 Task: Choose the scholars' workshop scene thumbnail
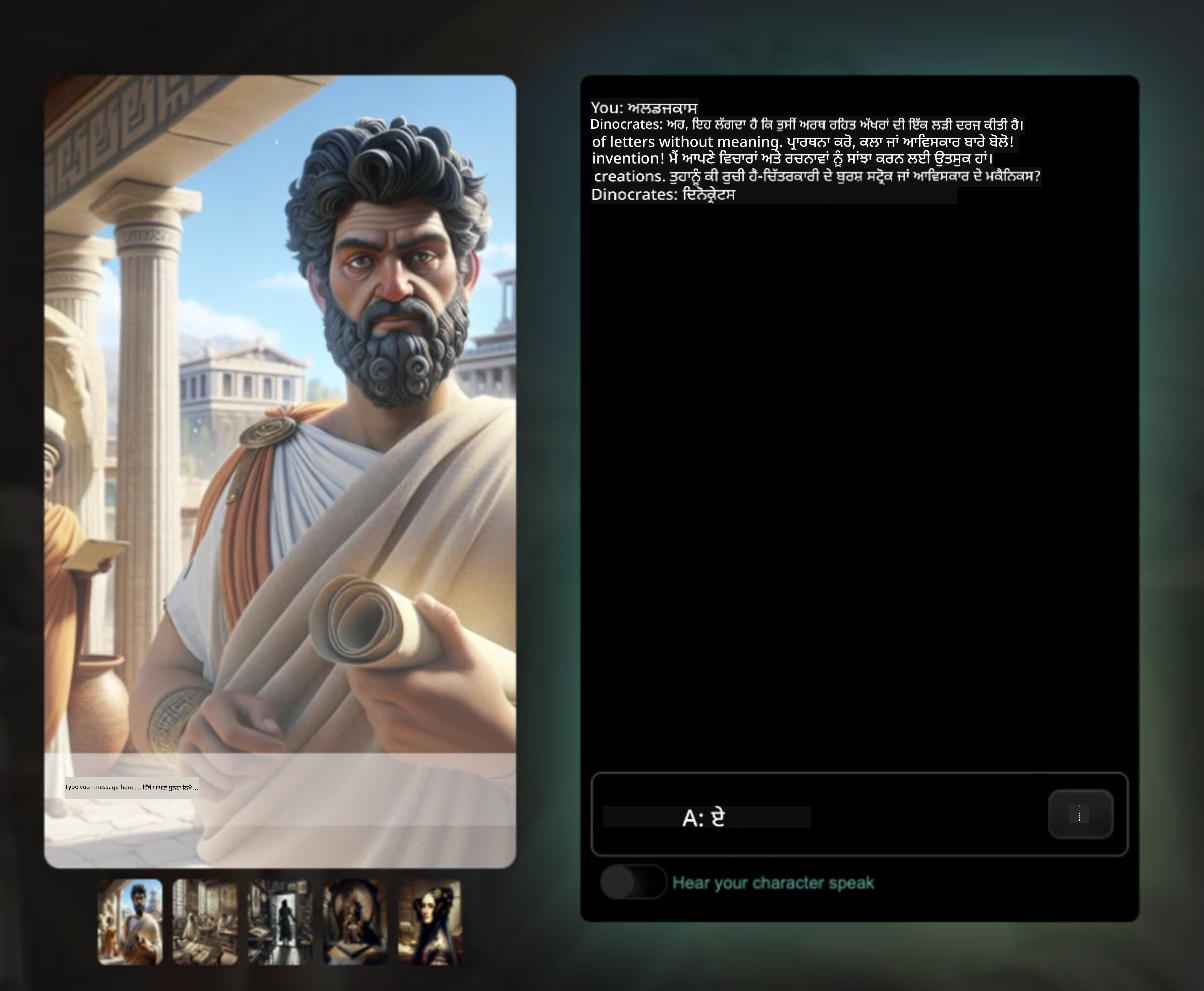(205, 921)
